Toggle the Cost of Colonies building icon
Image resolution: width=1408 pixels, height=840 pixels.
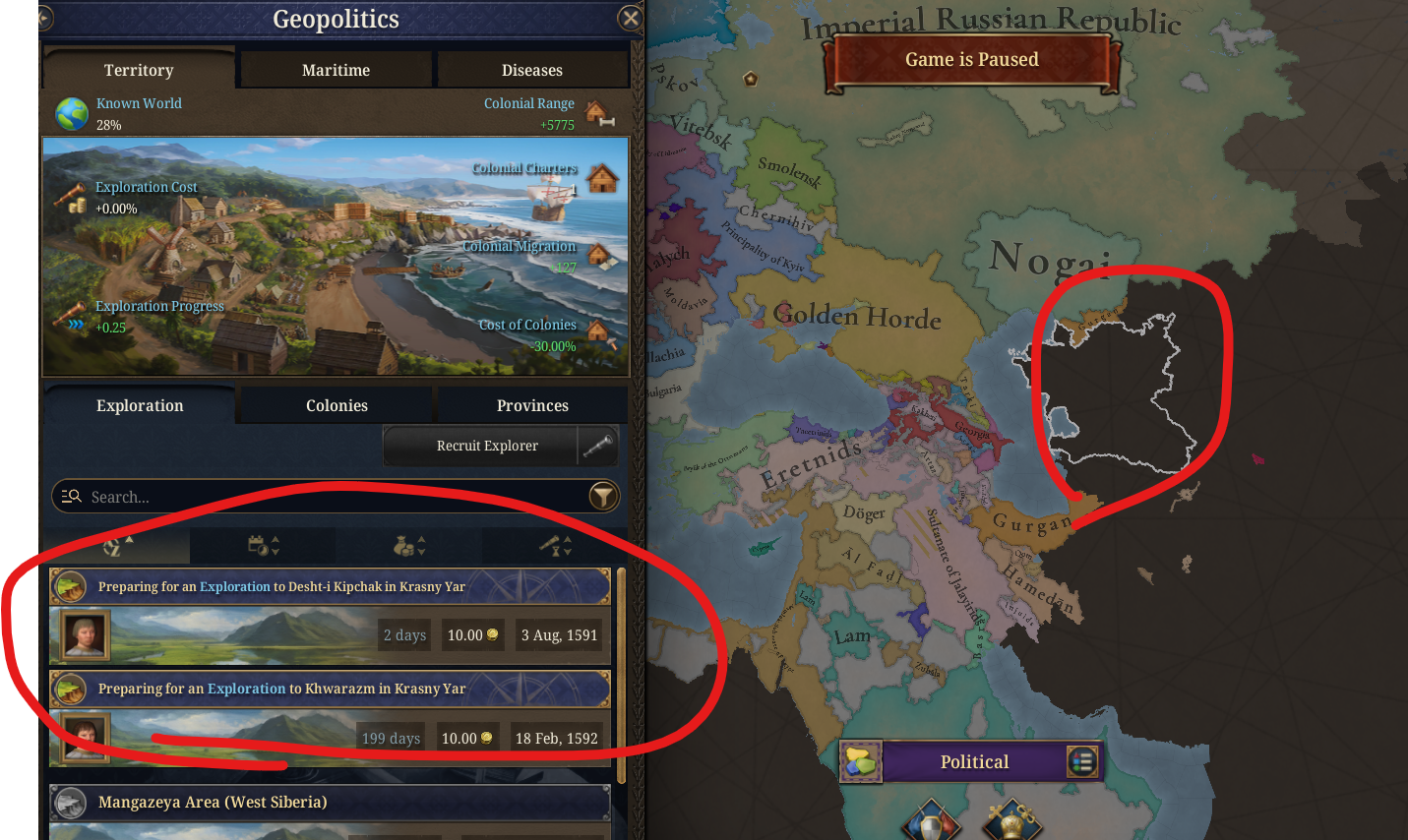pyautogui.click(x=601, y=335)
